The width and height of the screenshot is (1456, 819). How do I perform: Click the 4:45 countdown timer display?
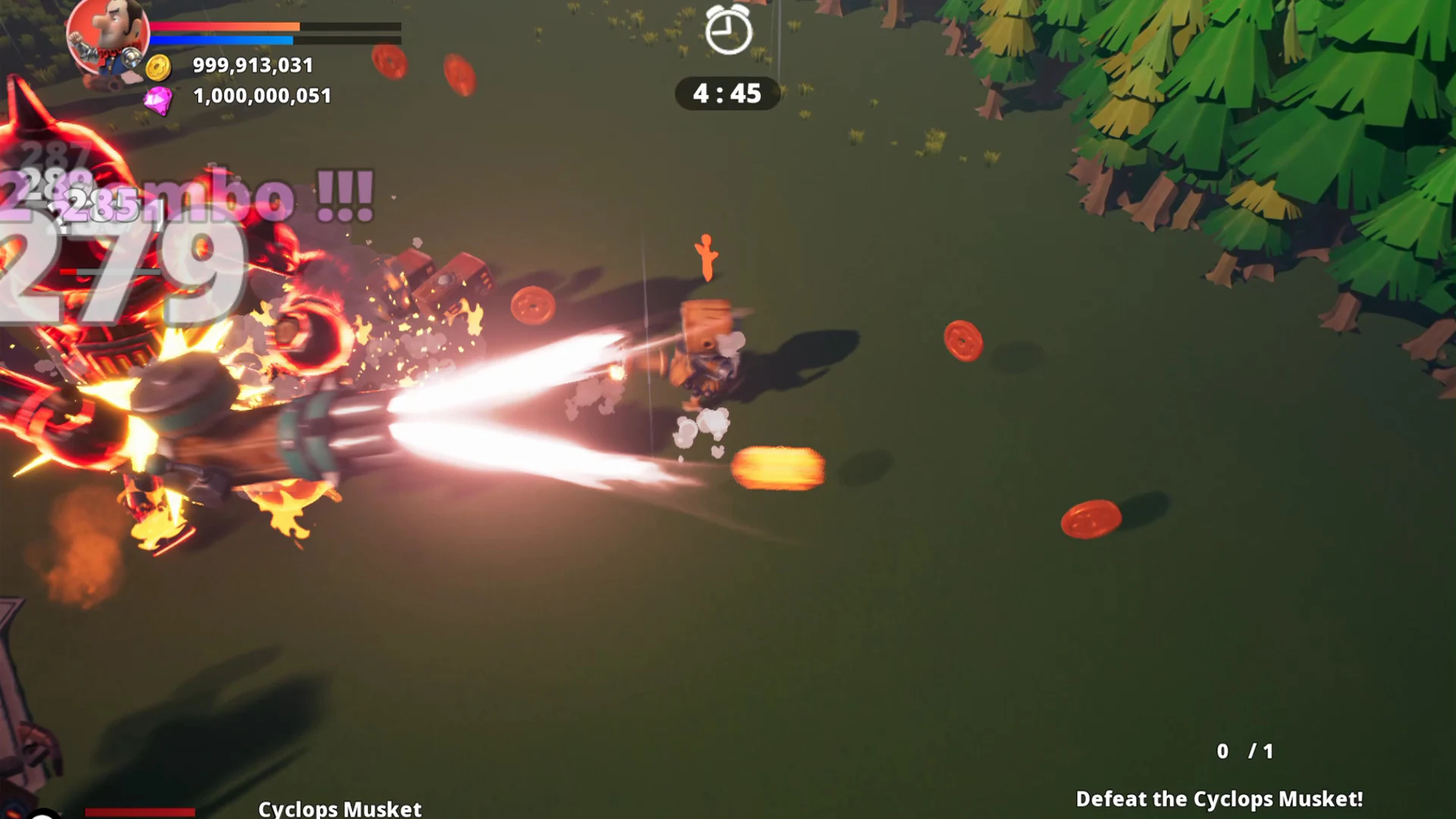pyautogui.click(x=726, y=94)
